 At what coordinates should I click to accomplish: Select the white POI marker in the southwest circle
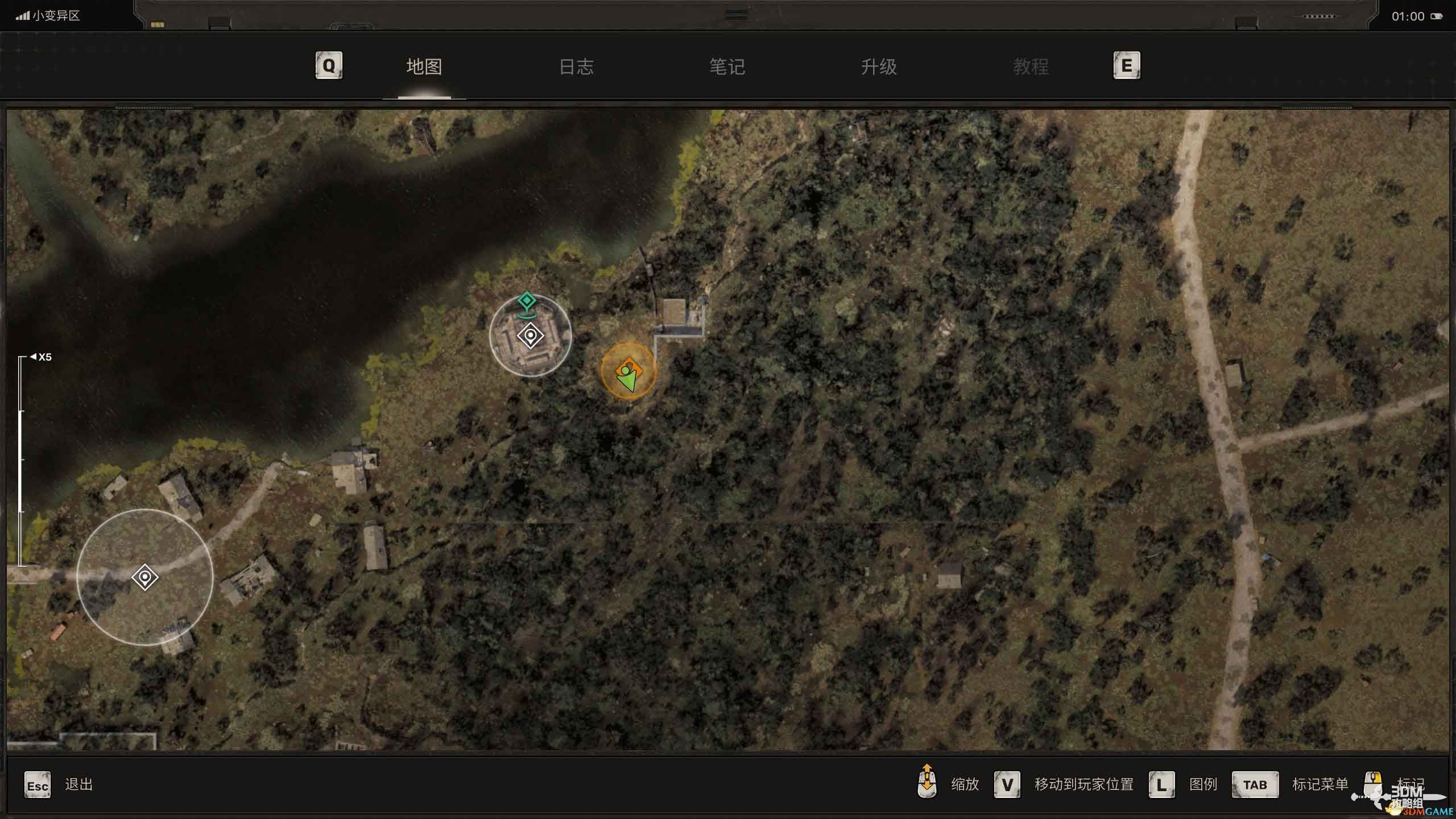coord(145,577)
